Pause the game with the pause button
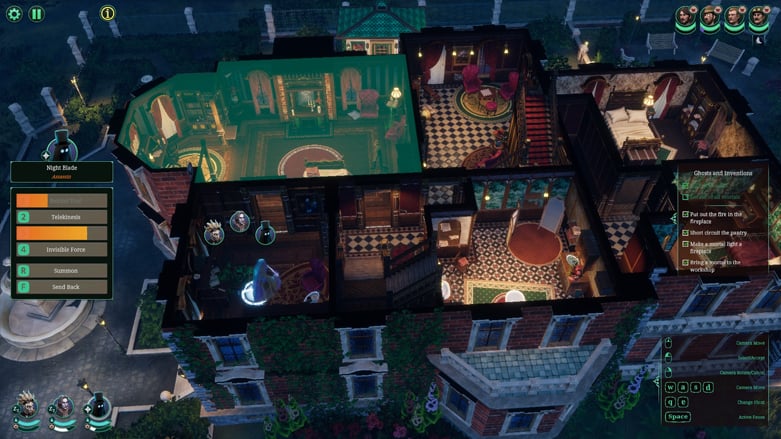The width and height of the screenshot is (781, 439). (36, 14)
